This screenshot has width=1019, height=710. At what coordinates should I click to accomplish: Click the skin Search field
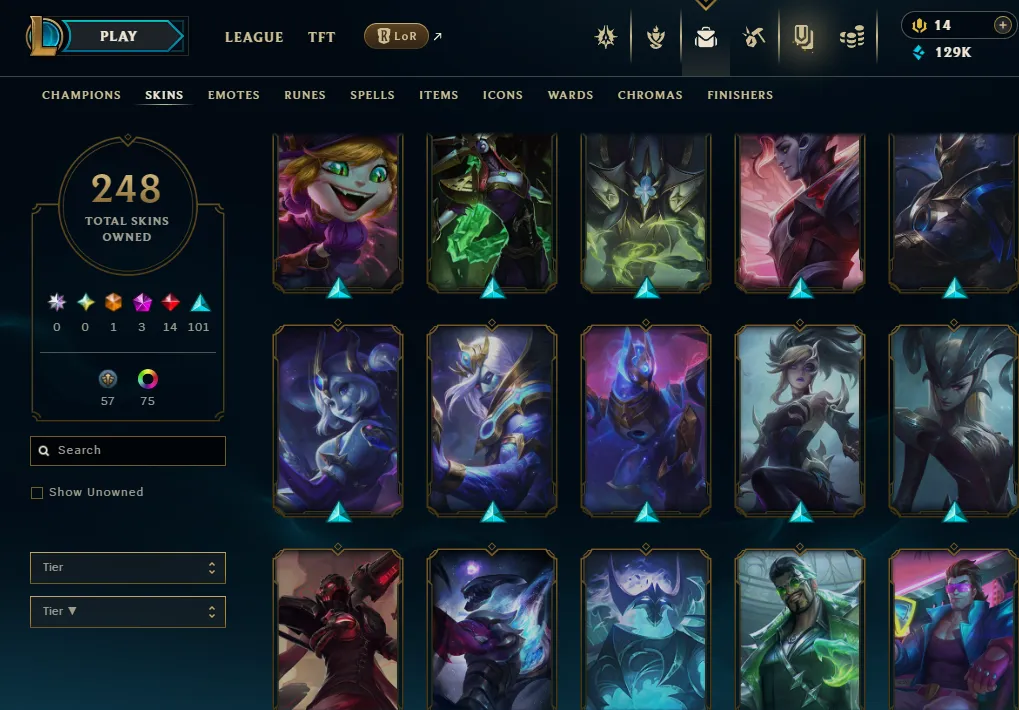[x=128, y=451]
